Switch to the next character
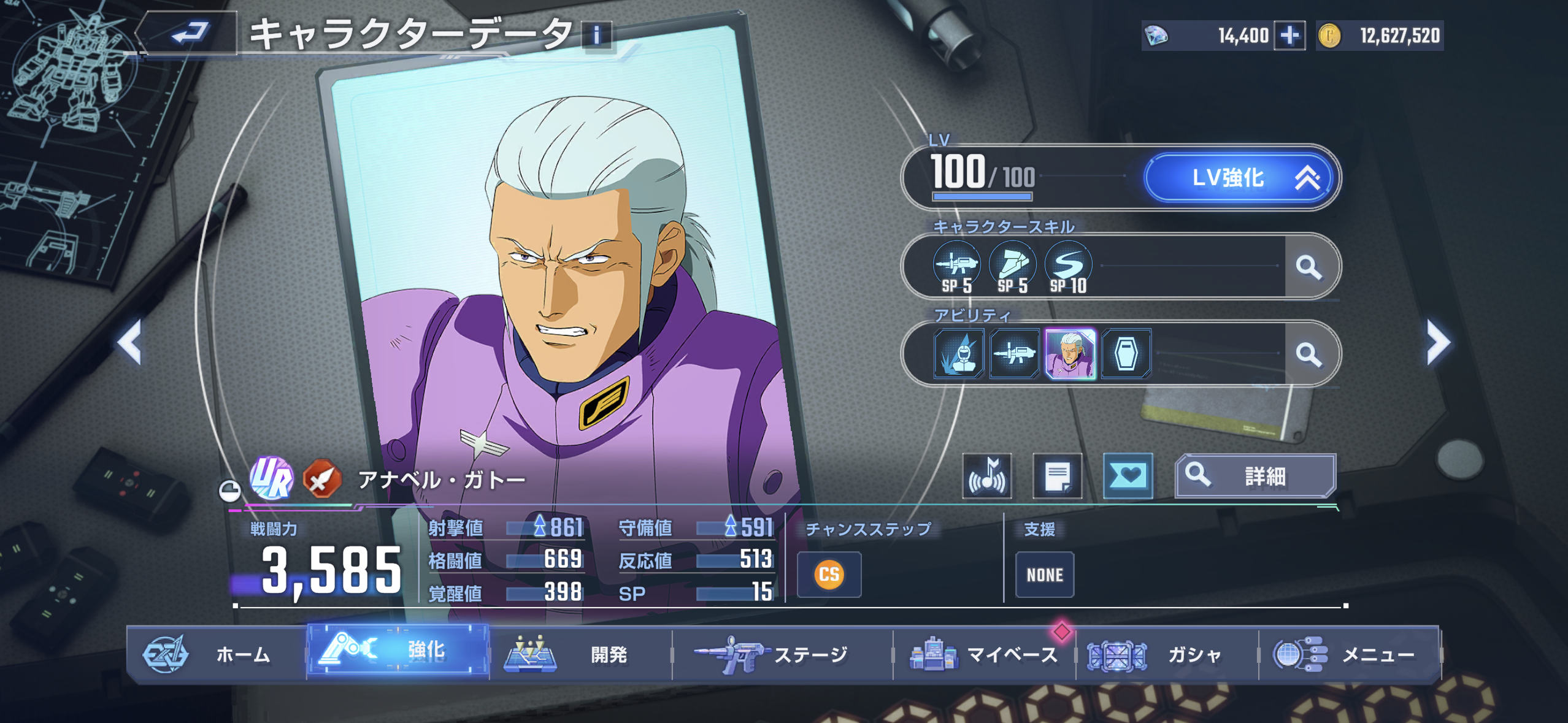The height and width of the screenshot is (723, 1568). point(1437,342)
